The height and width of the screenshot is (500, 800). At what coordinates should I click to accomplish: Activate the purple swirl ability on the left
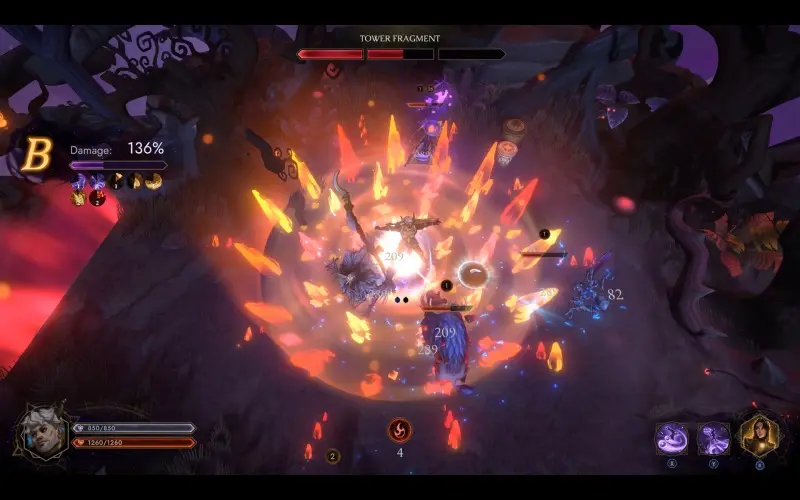(670, 438)
